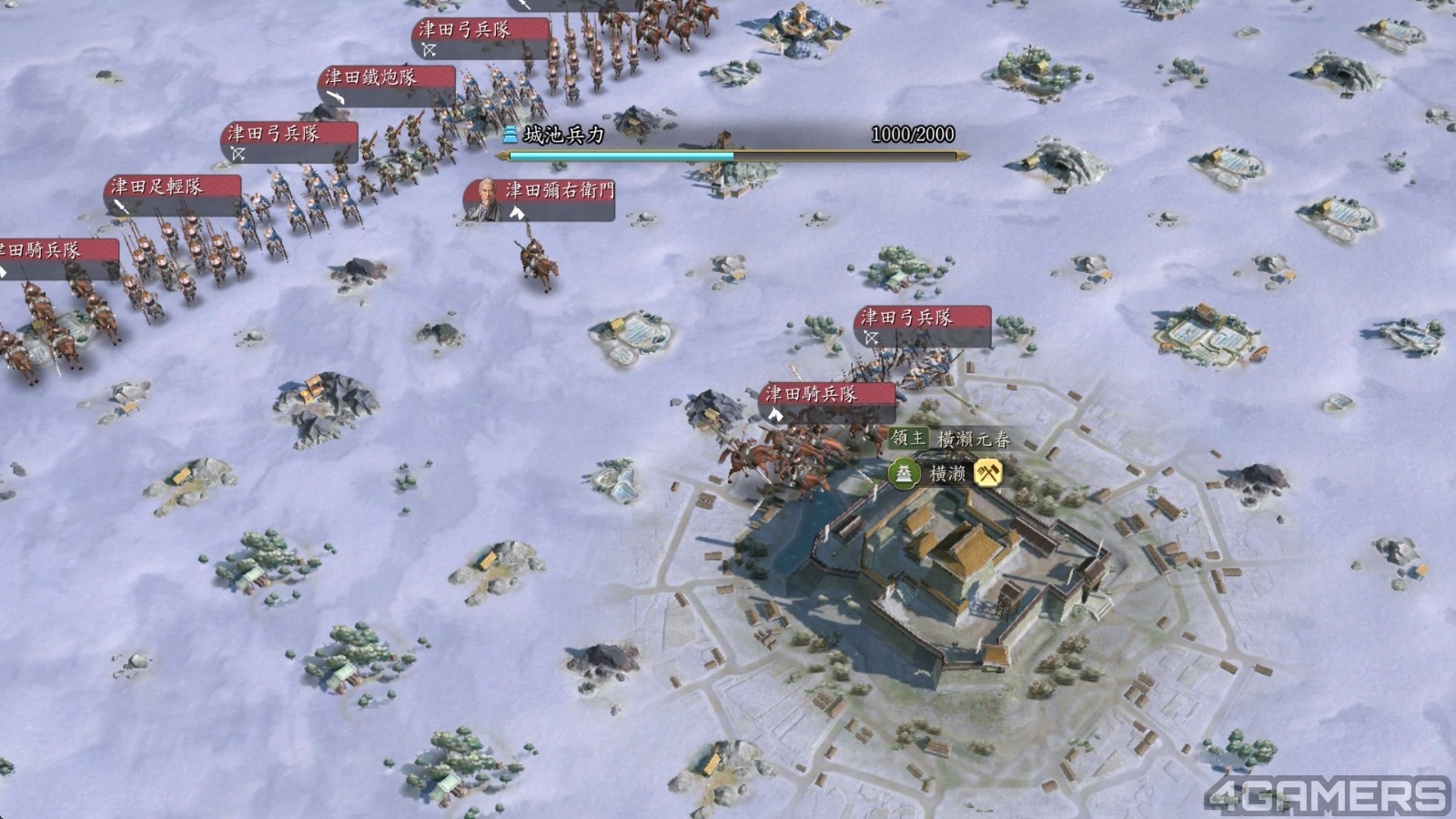Select commander 津田彌右衛門's portrait label
Image resolution: width=1456 pixels, height=819 pixels.
539,198
